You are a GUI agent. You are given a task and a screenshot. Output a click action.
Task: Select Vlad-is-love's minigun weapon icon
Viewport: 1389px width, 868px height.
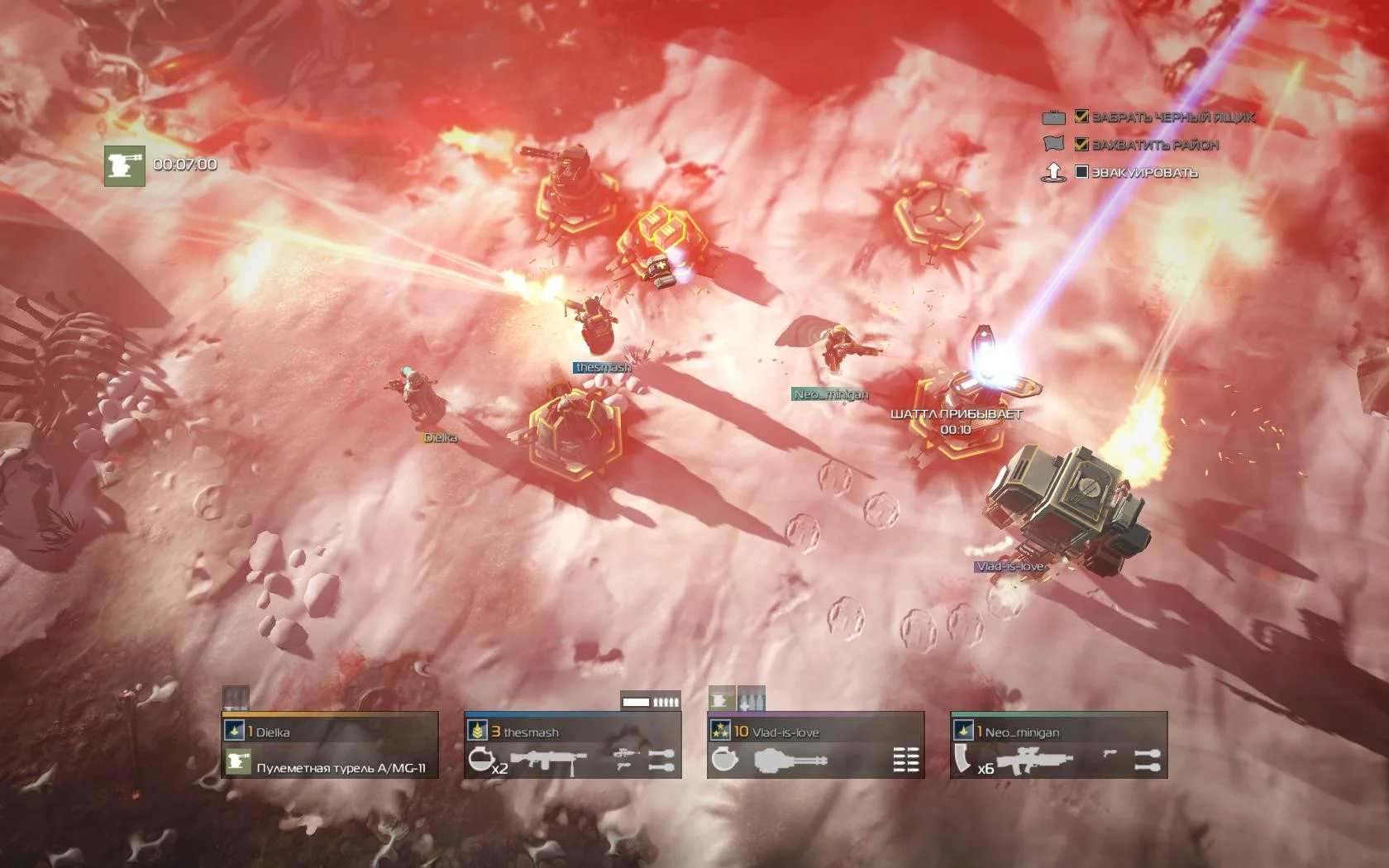coord(790,761)
